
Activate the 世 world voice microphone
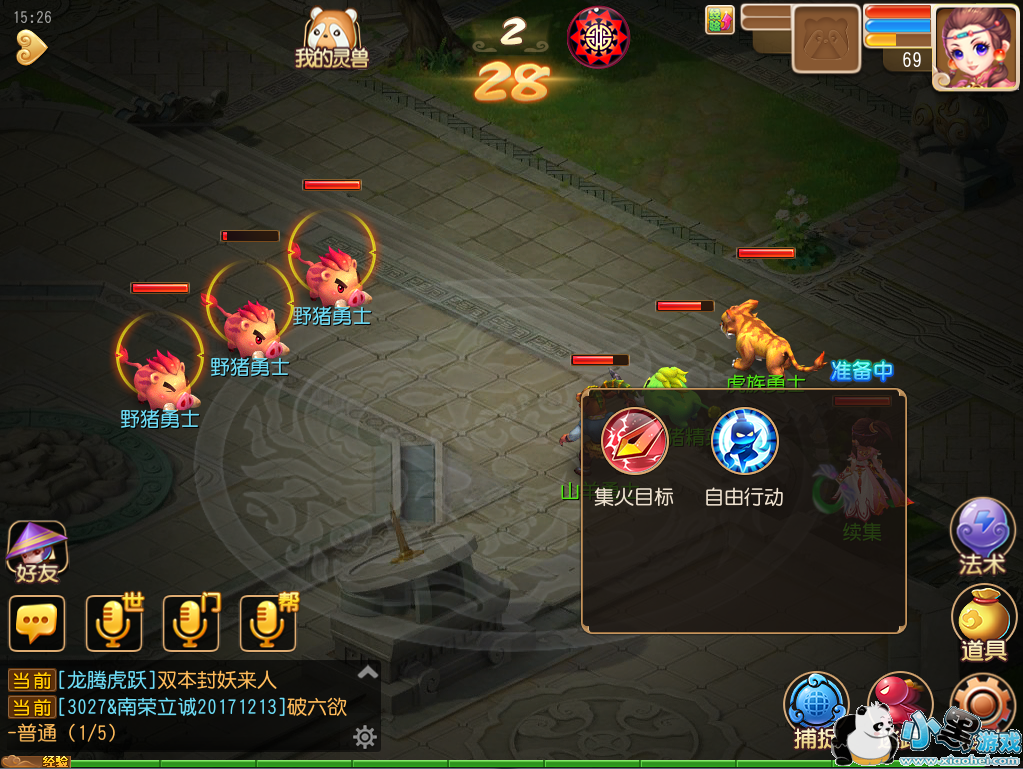[113, 623]
